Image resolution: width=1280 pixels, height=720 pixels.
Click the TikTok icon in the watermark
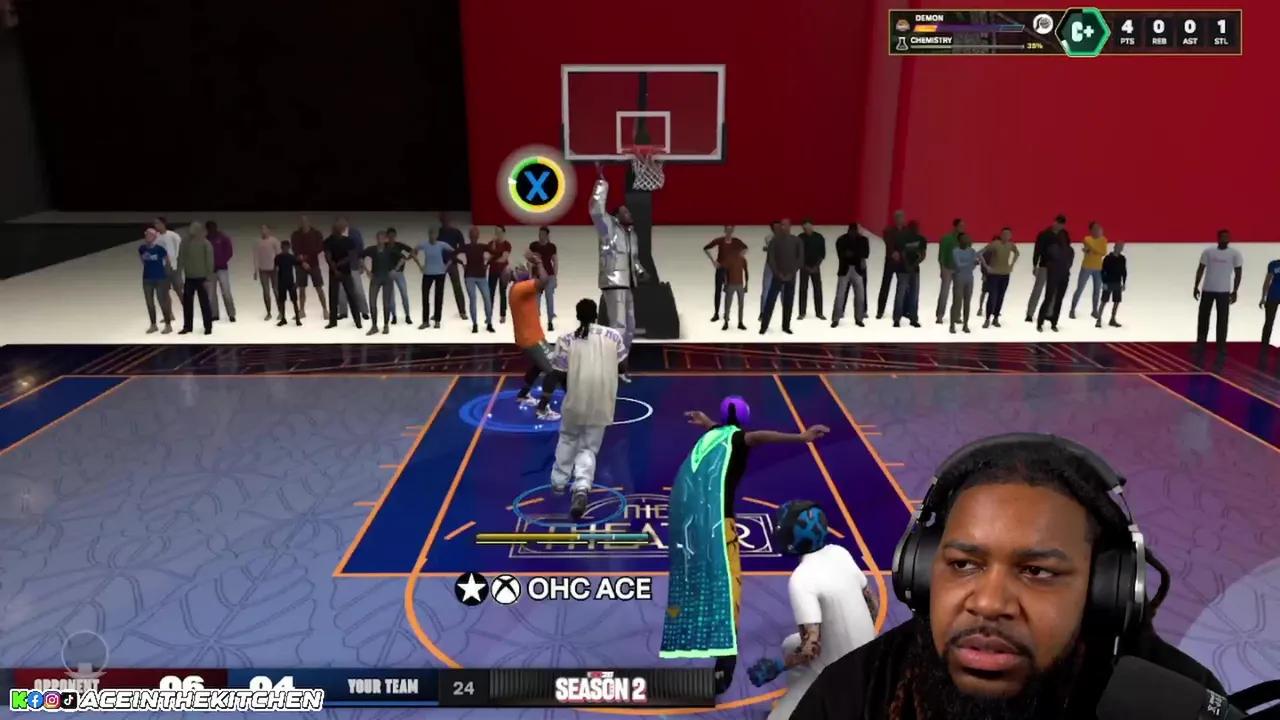click(x=68, y=700)
